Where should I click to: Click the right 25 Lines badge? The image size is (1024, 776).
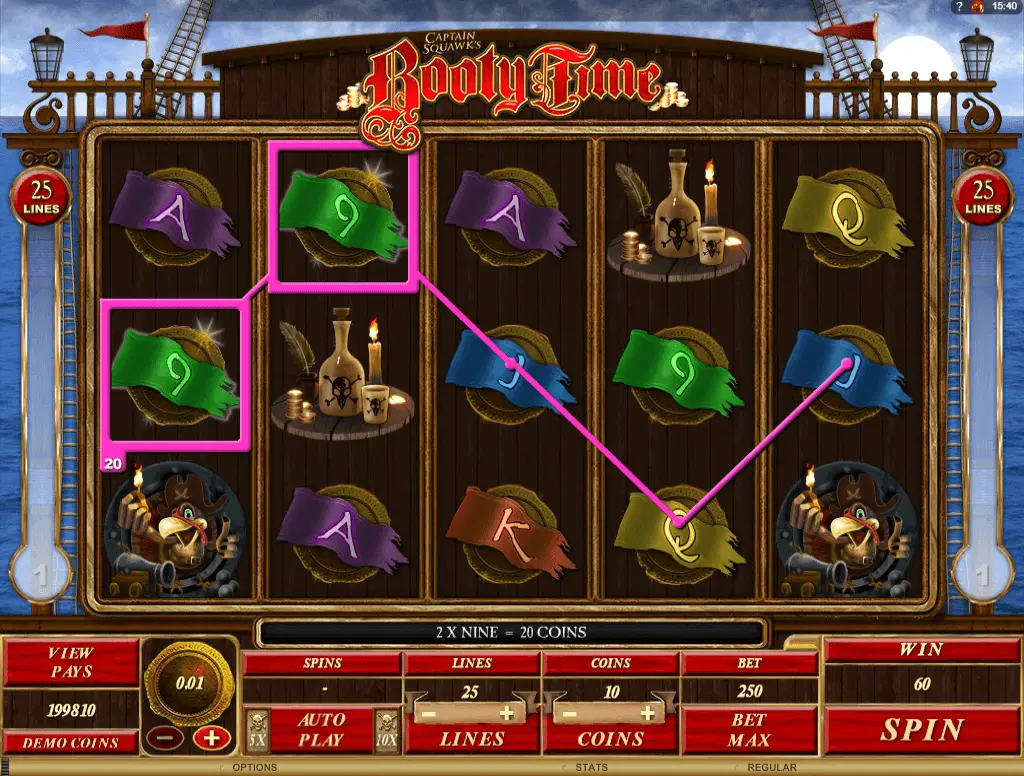984,197
